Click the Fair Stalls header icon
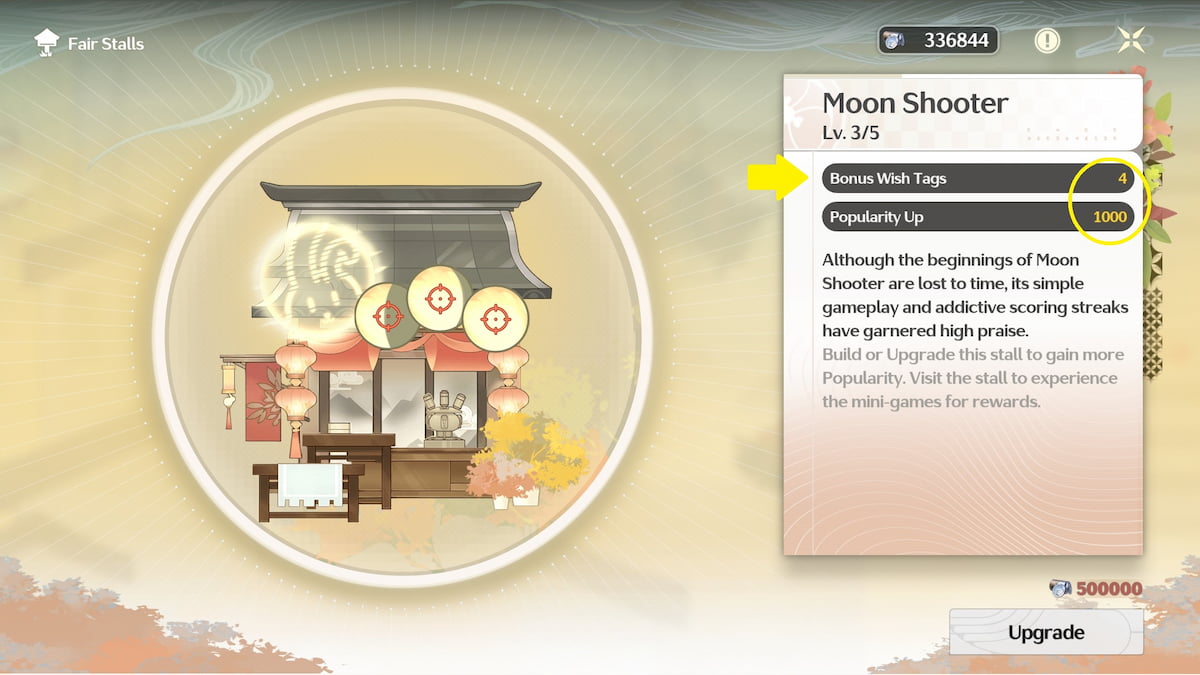 pos(46,43)
